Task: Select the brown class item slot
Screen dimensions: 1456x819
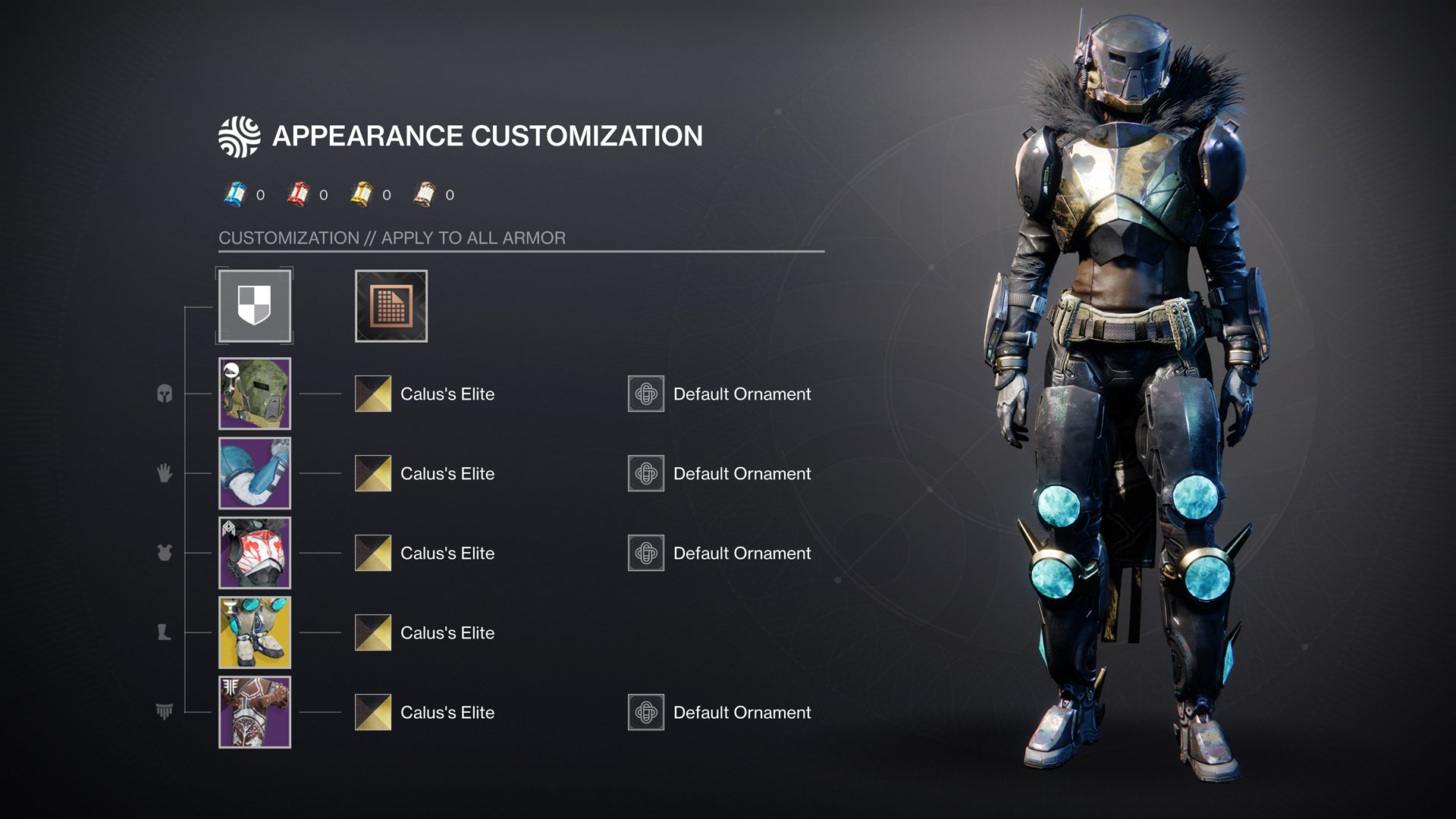Action: pyautogui.click(x=254, y=712)
